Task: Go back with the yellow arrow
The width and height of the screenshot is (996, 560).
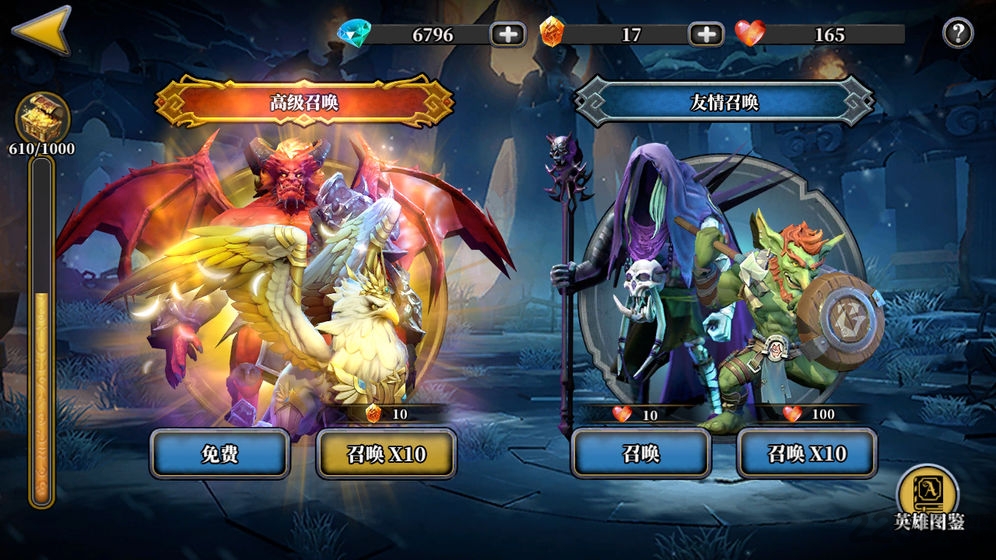Action: (x=42, y=29)
